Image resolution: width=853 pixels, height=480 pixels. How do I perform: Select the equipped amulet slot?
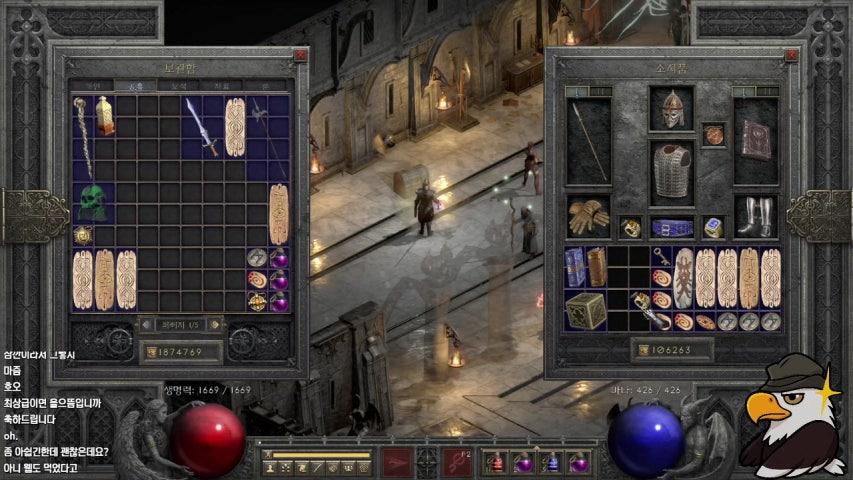click(x=713, y=134)
